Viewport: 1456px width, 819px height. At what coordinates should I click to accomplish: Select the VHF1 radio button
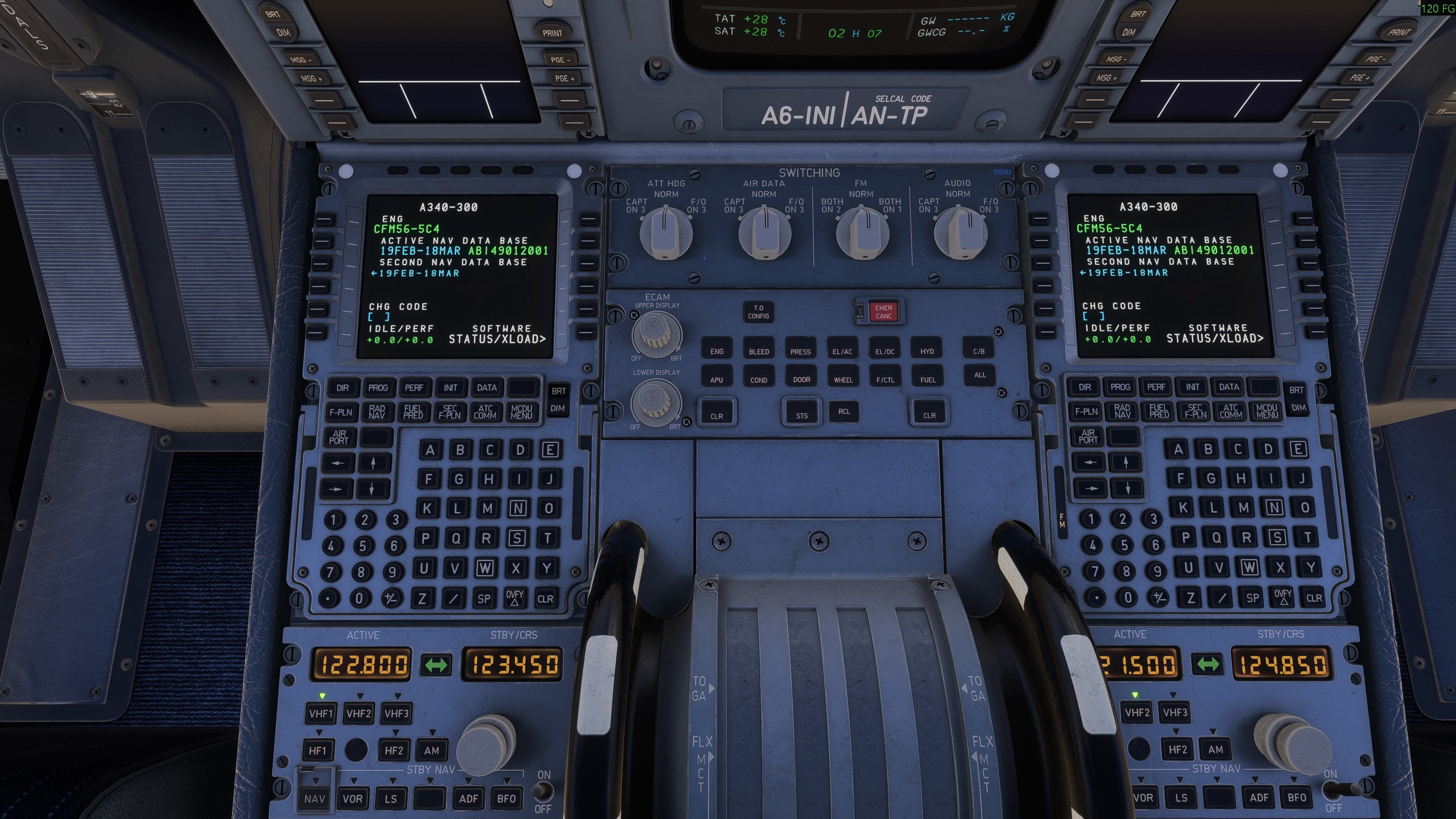tap(320, 713)
